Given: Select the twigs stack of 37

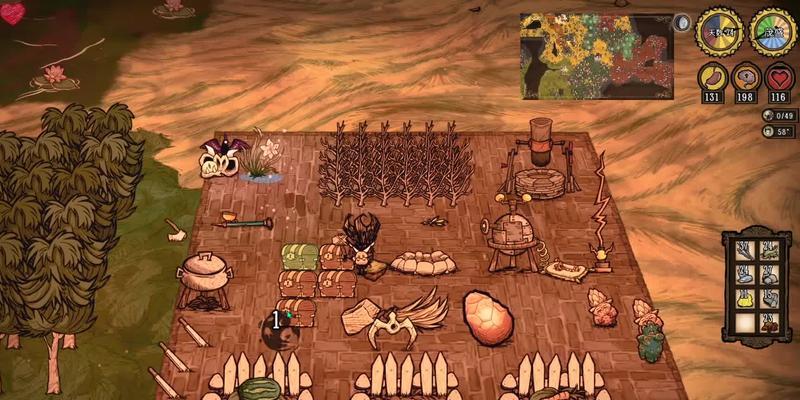Looking at the screenshot, I should click(x=745, y=250).
